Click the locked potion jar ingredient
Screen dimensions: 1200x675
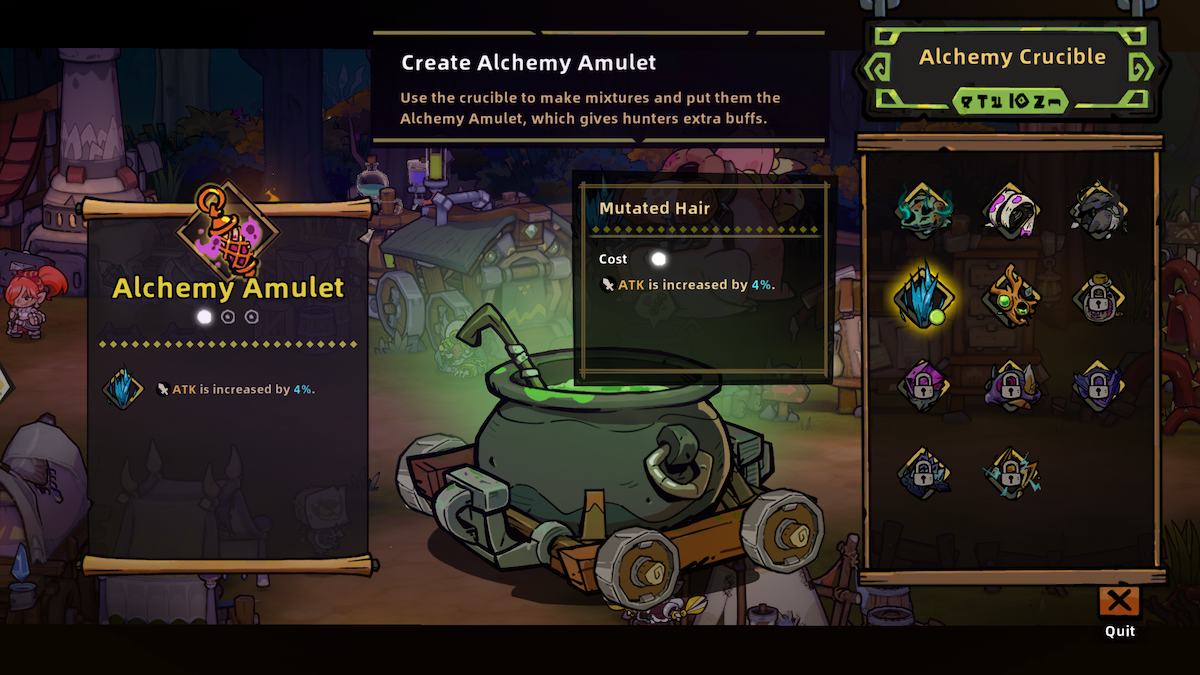tap(1099, 298)
